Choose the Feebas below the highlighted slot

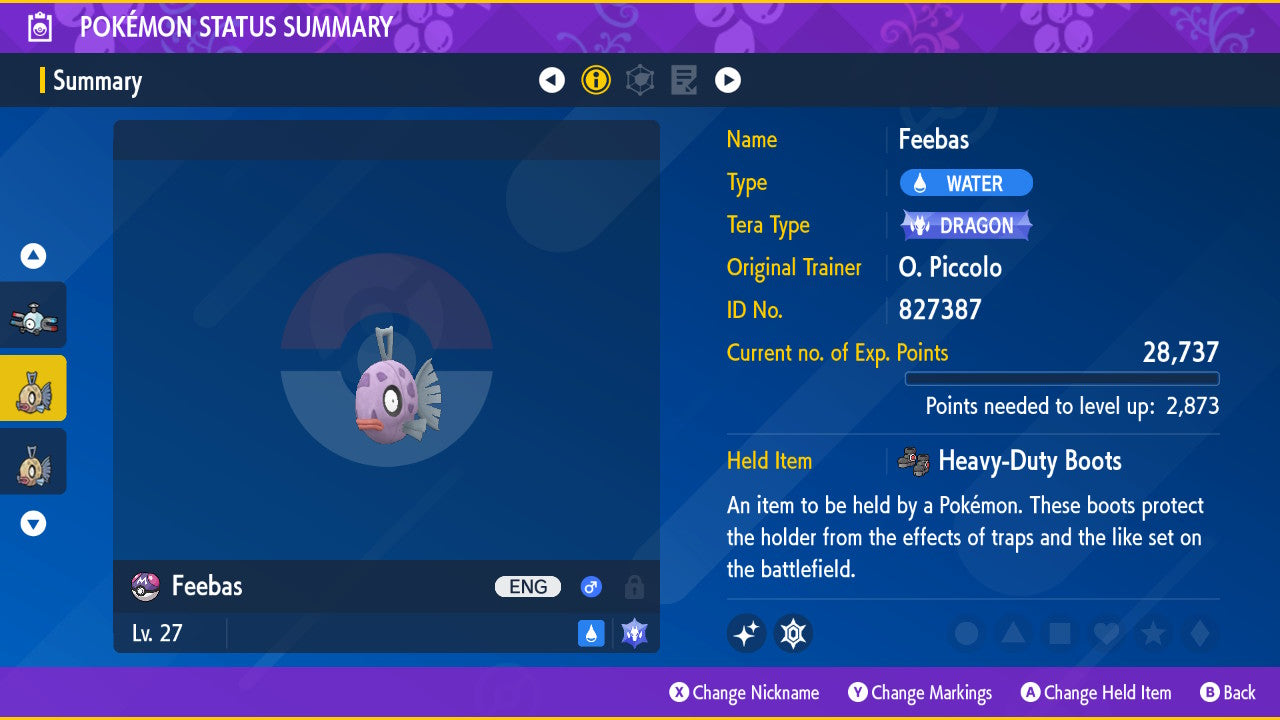[x=34, y=461]
